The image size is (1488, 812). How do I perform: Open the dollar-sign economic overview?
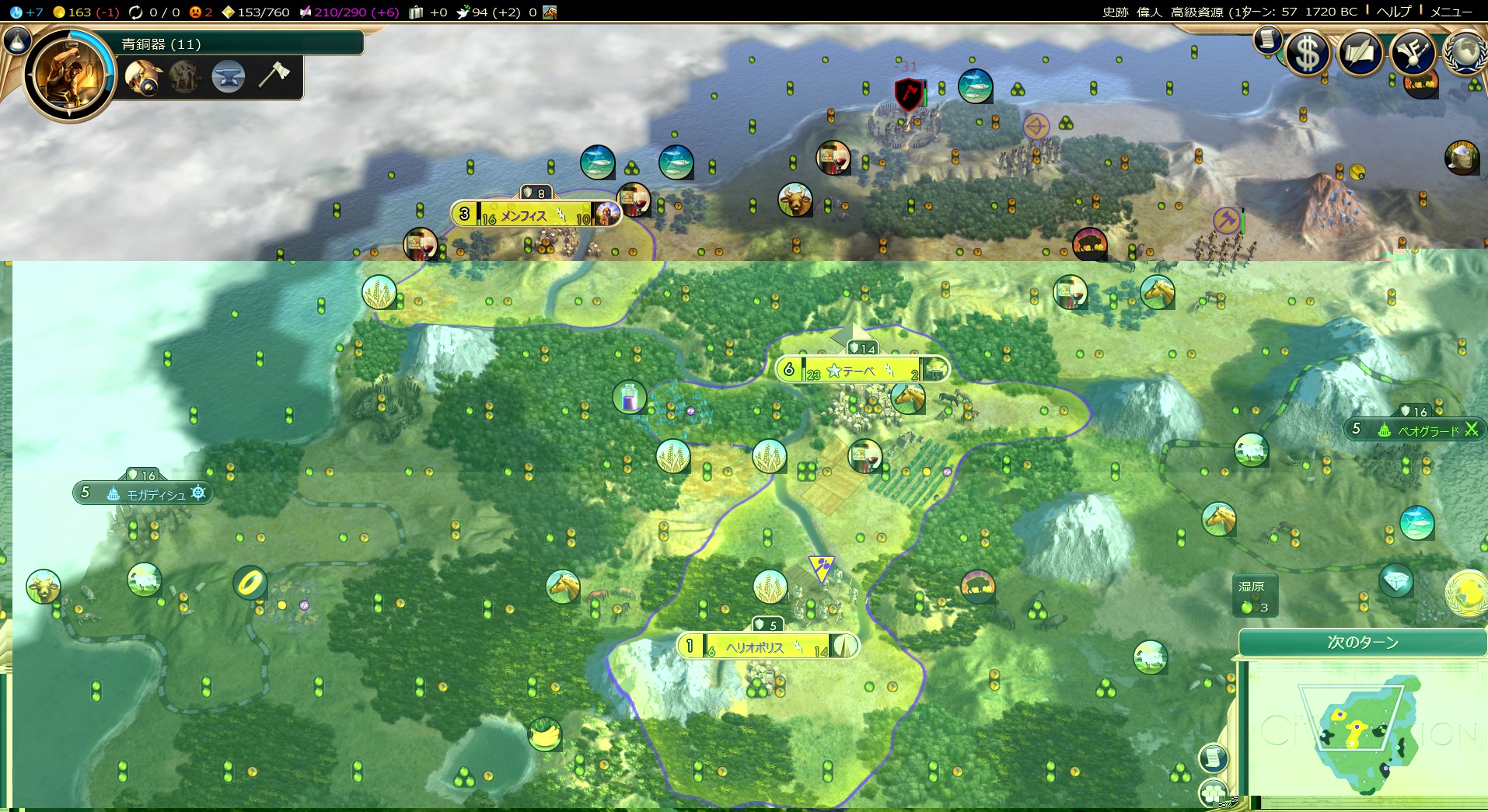(1308, 54)
